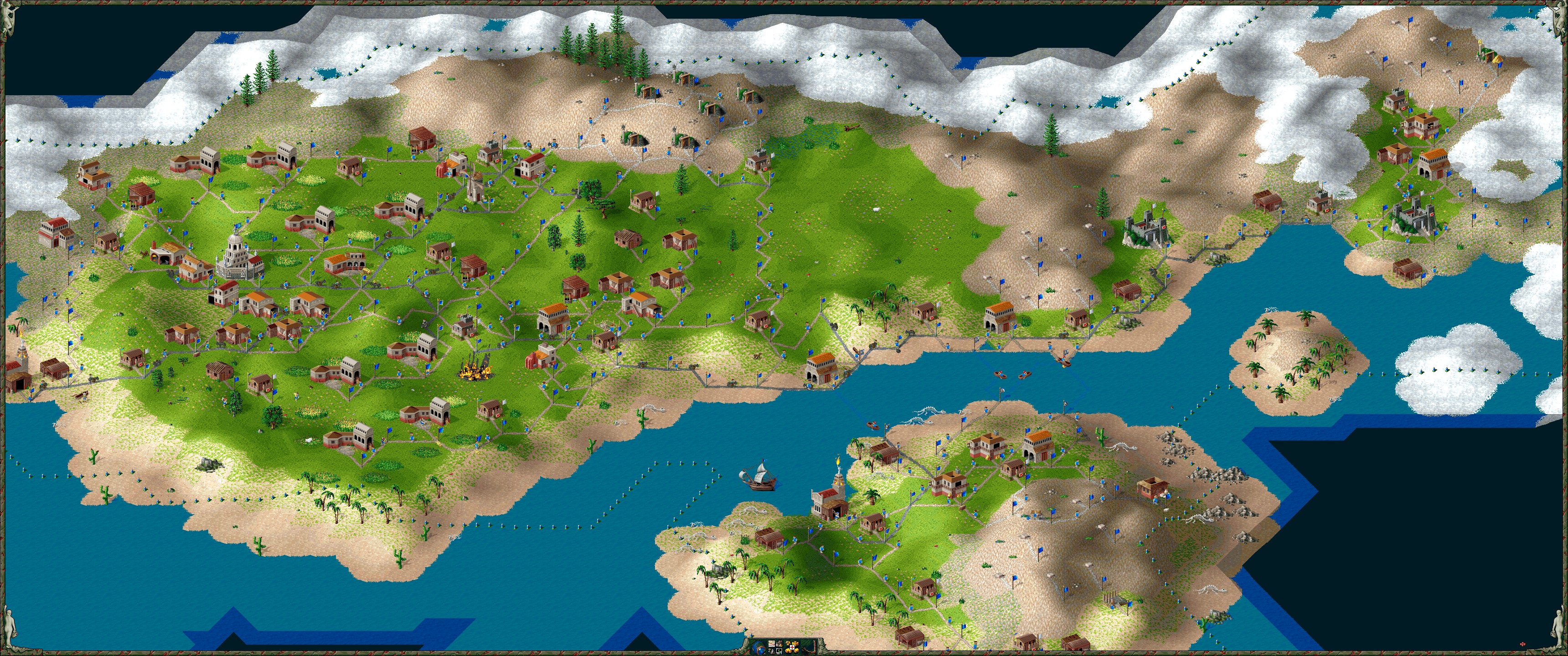Image resolution: width=1568 pixels, height=656 pixels.
Task: Open the ship and trident menu
Action: pyautogui.click(x=771, y=652)
